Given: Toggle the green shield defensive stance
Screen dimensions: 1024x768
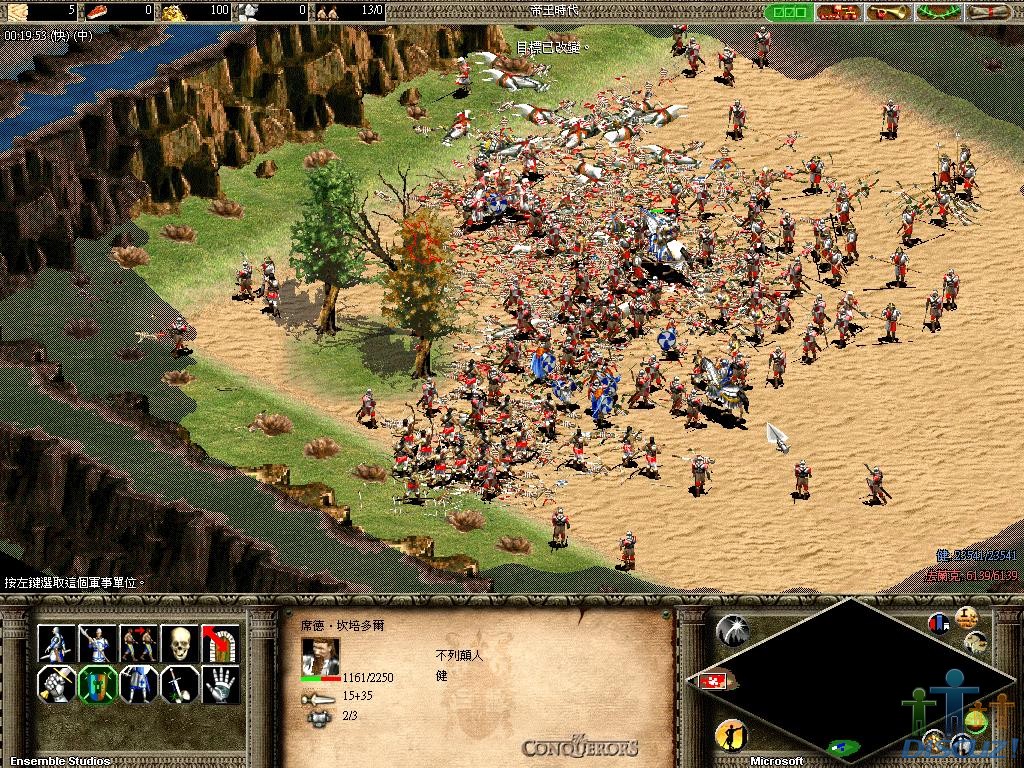Looking at the screenshot, I should (97, 685).
